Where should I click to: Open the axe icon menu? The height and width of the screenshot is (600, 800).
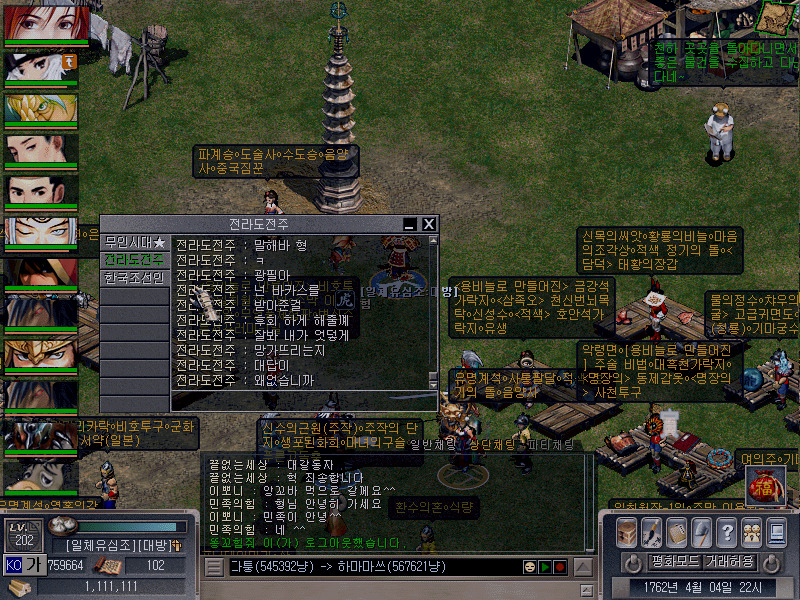(x=702, y=532)
